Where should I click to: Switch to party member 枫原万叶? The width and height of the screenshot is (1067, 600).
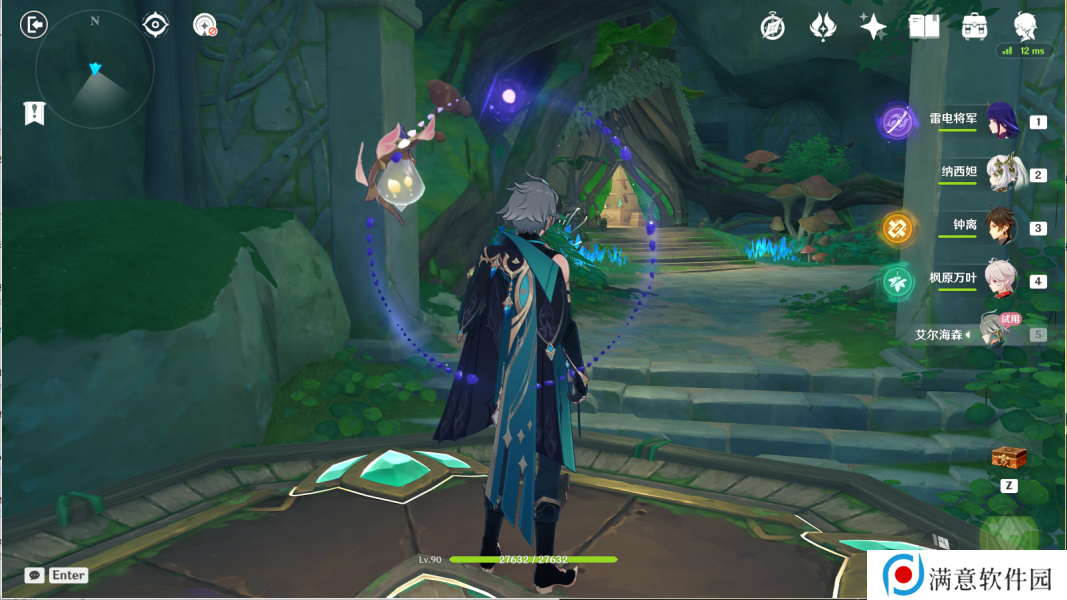(1000, 280)
